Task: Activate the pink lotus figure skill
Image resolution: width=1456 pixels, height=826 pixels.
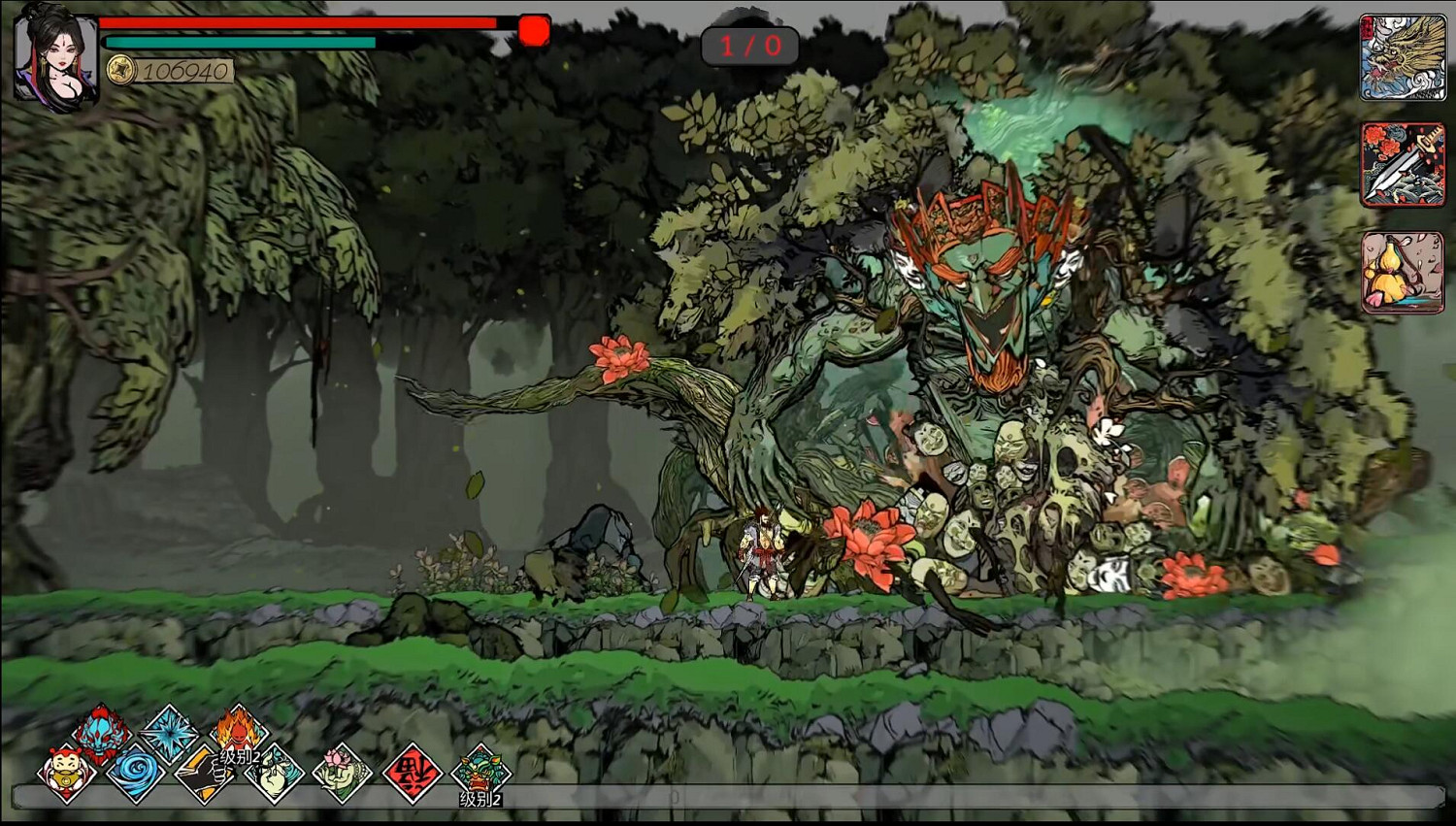Action: [x=343, y=774]
